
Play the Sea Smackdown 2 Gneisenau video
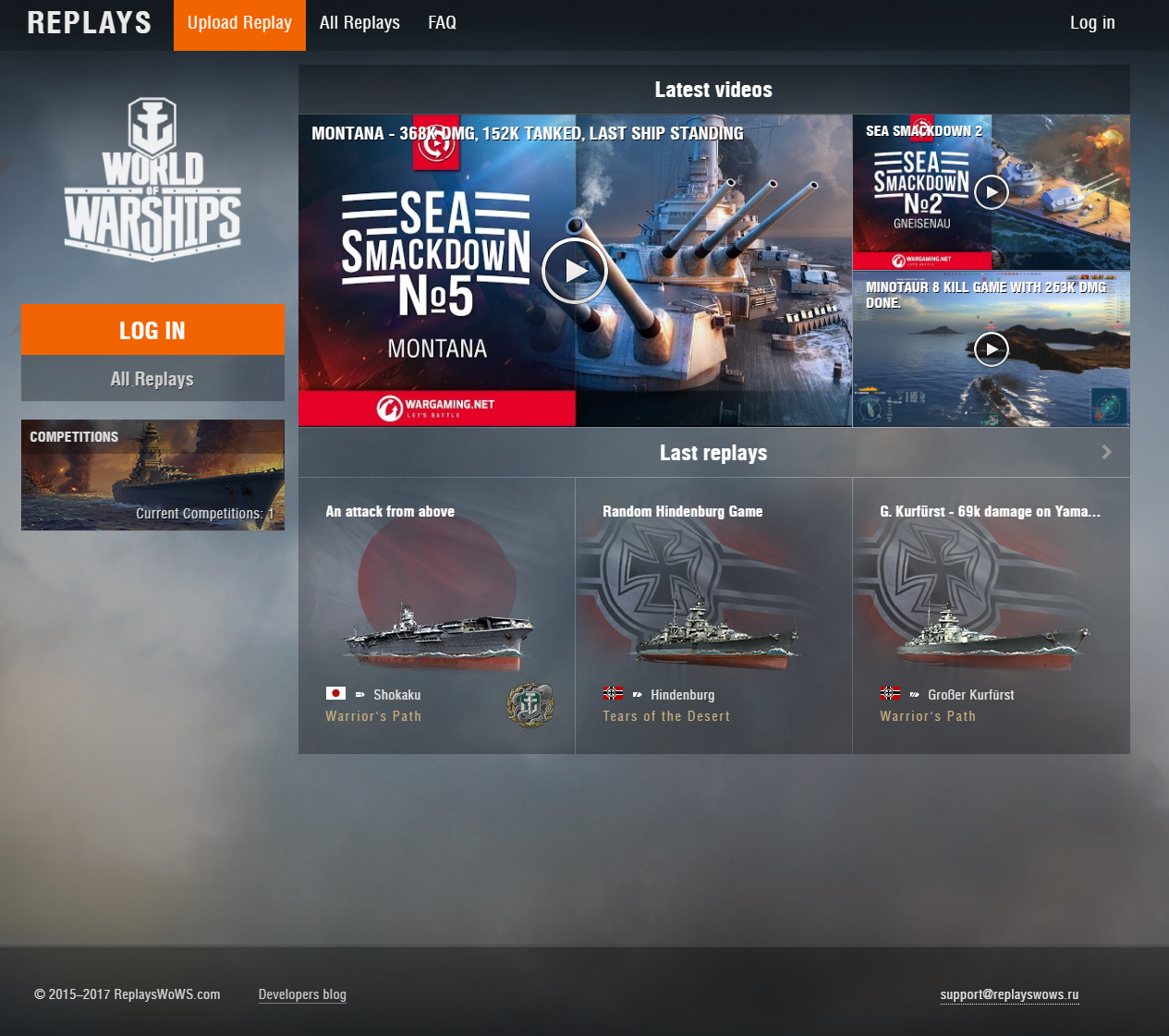pos(991,192)
